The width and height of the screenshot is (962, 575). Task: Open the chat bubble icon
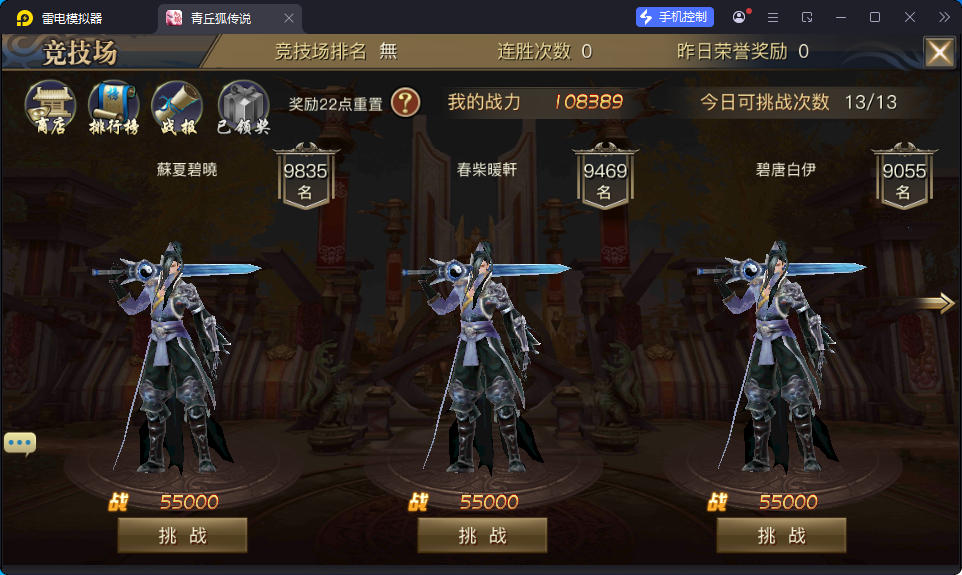[x=20, y=443]
